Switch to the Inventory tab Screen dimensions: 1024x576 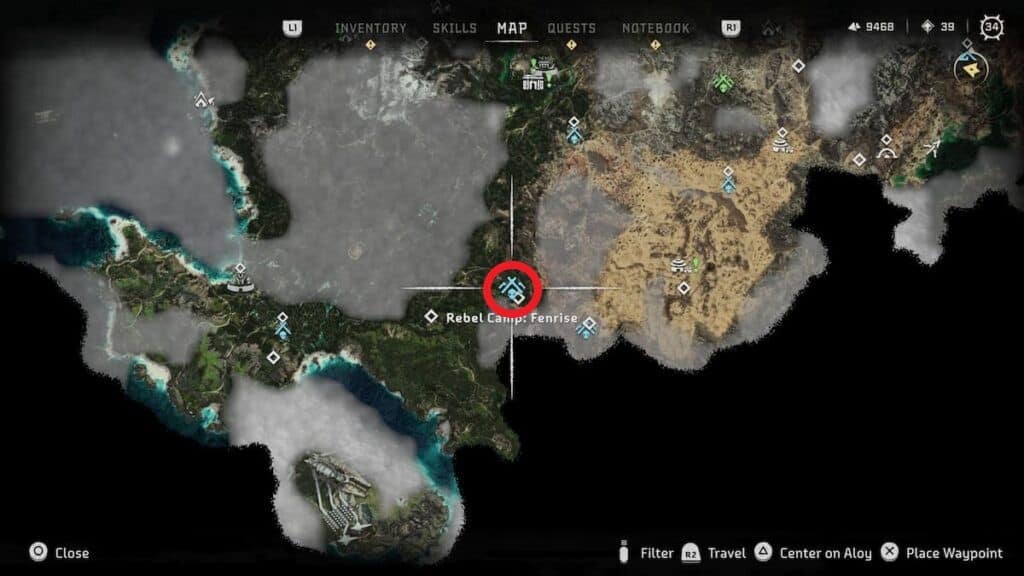[369, 28]
